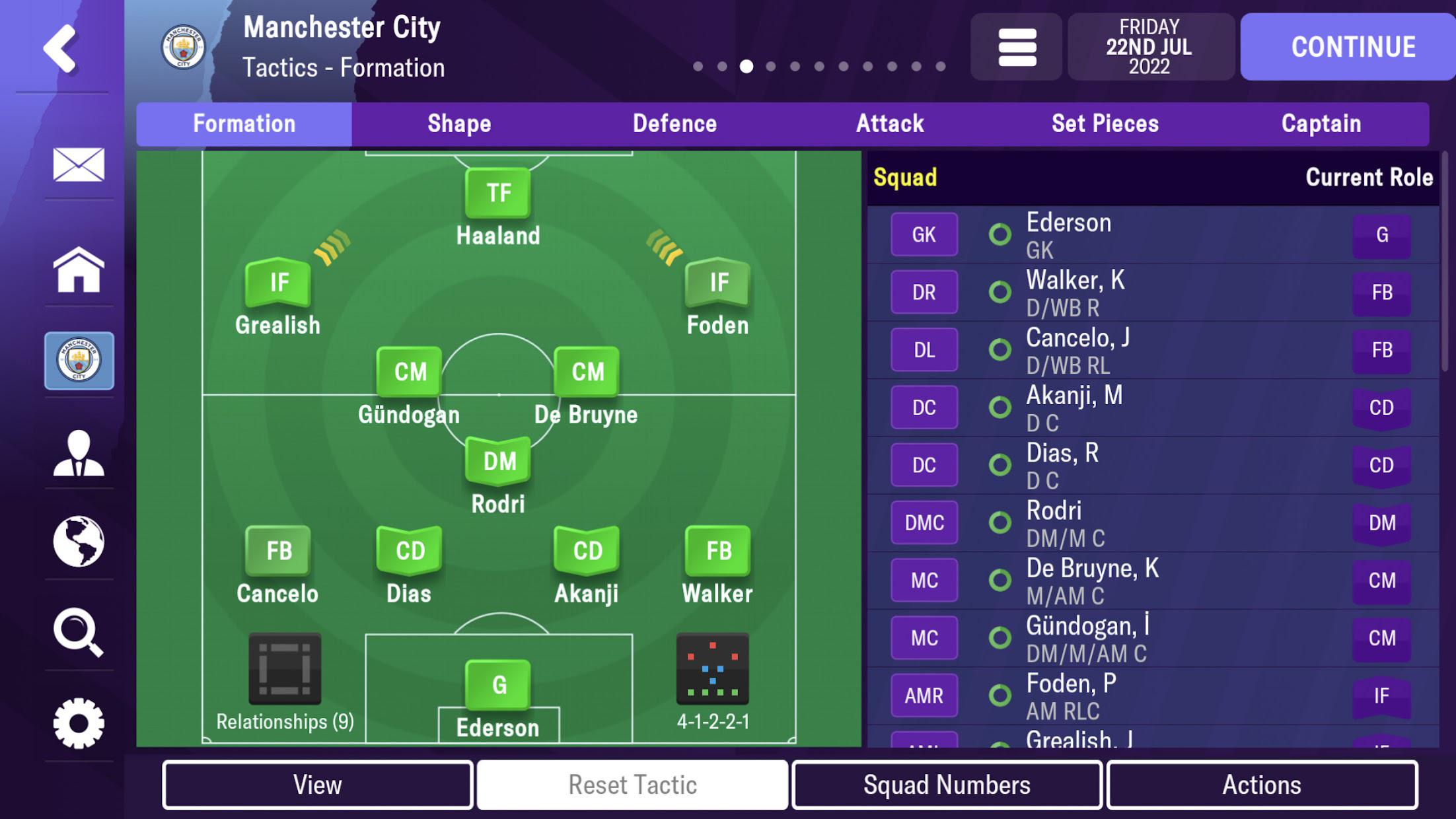Image resolution: width=1456 pixels, height=819 pixels.
Task: Open the magnifying glass search
Action: coord(79,632)
